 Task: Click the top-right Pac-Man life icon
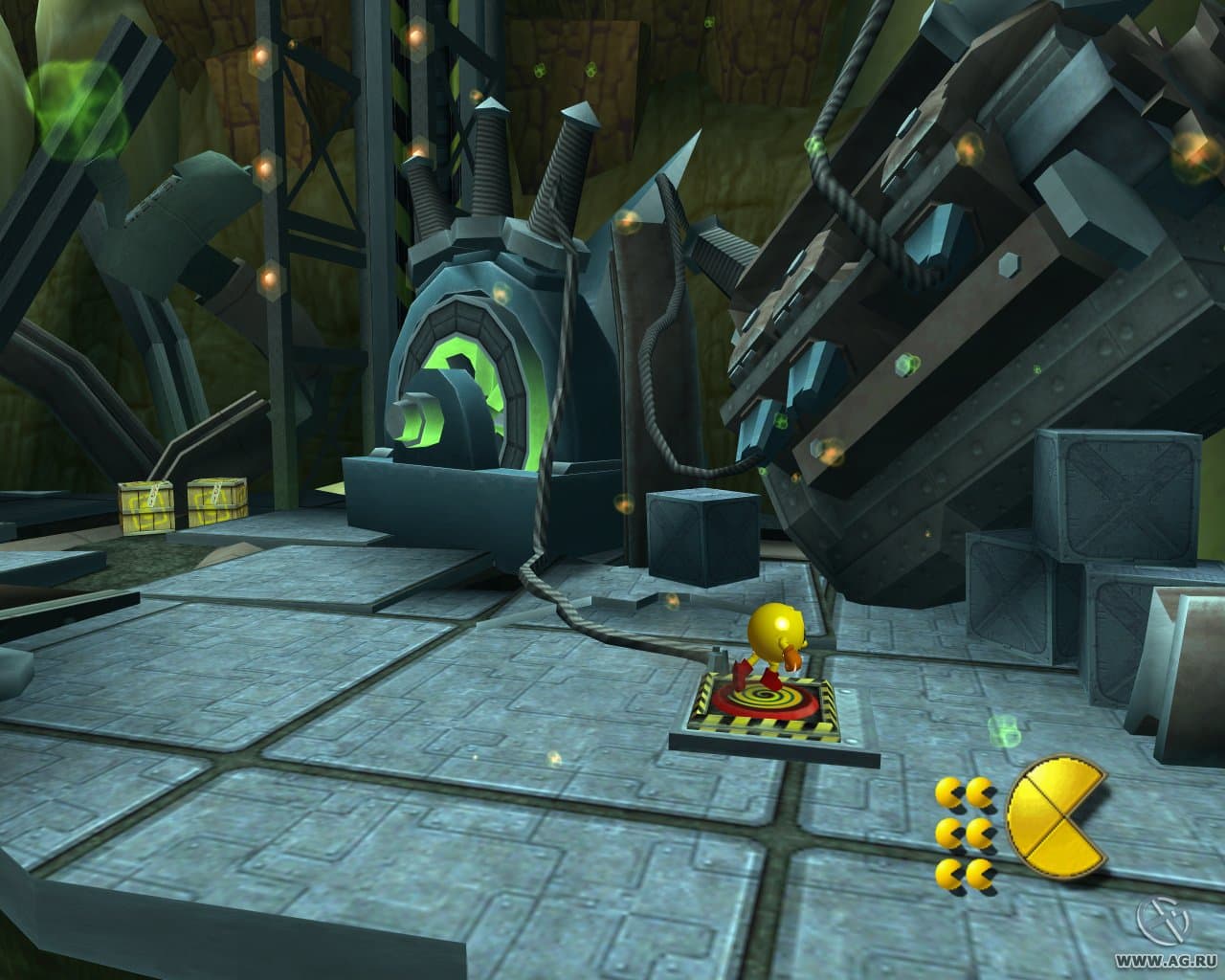(980, 790)
